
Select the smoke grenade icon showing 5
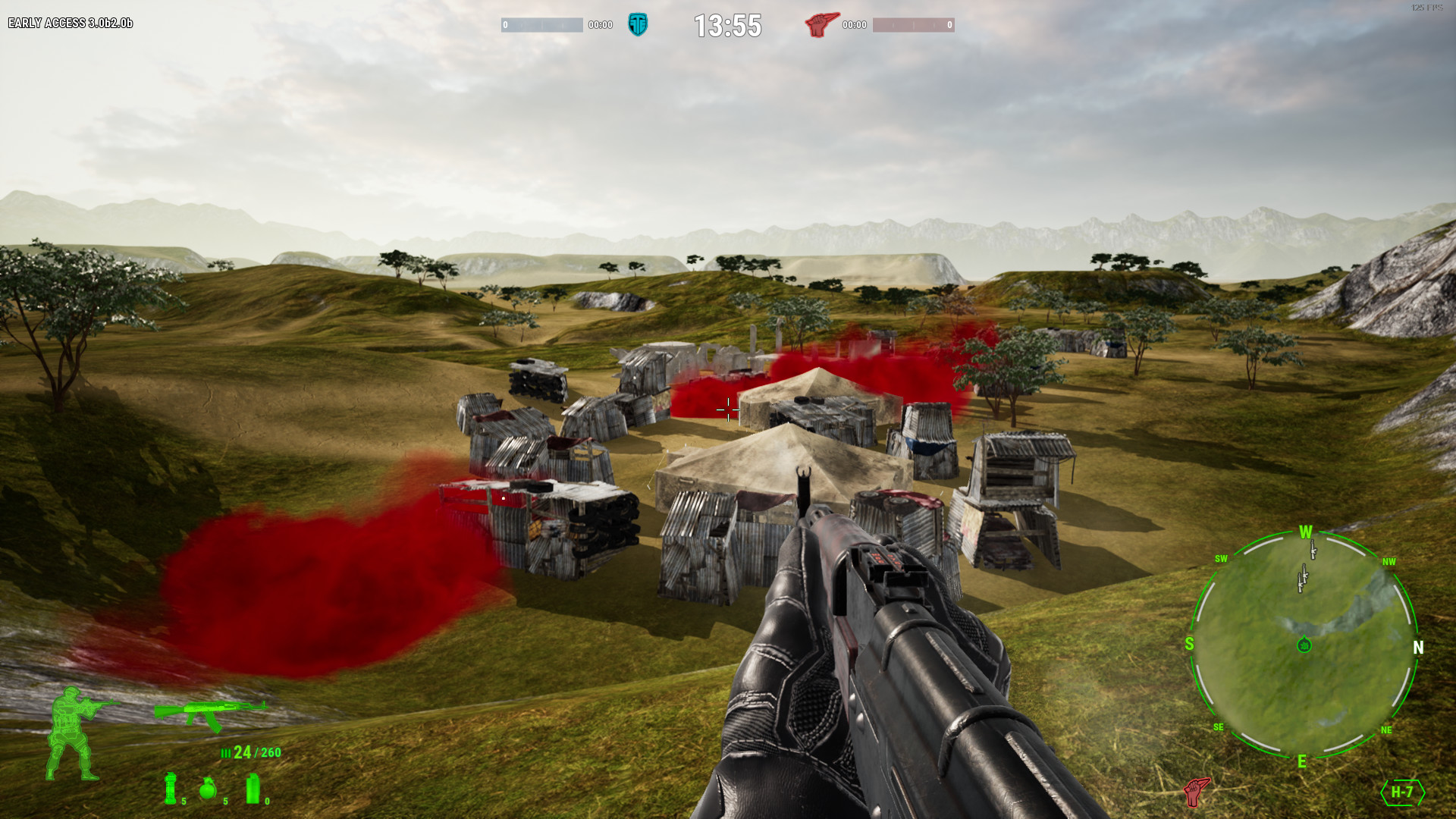171,787
